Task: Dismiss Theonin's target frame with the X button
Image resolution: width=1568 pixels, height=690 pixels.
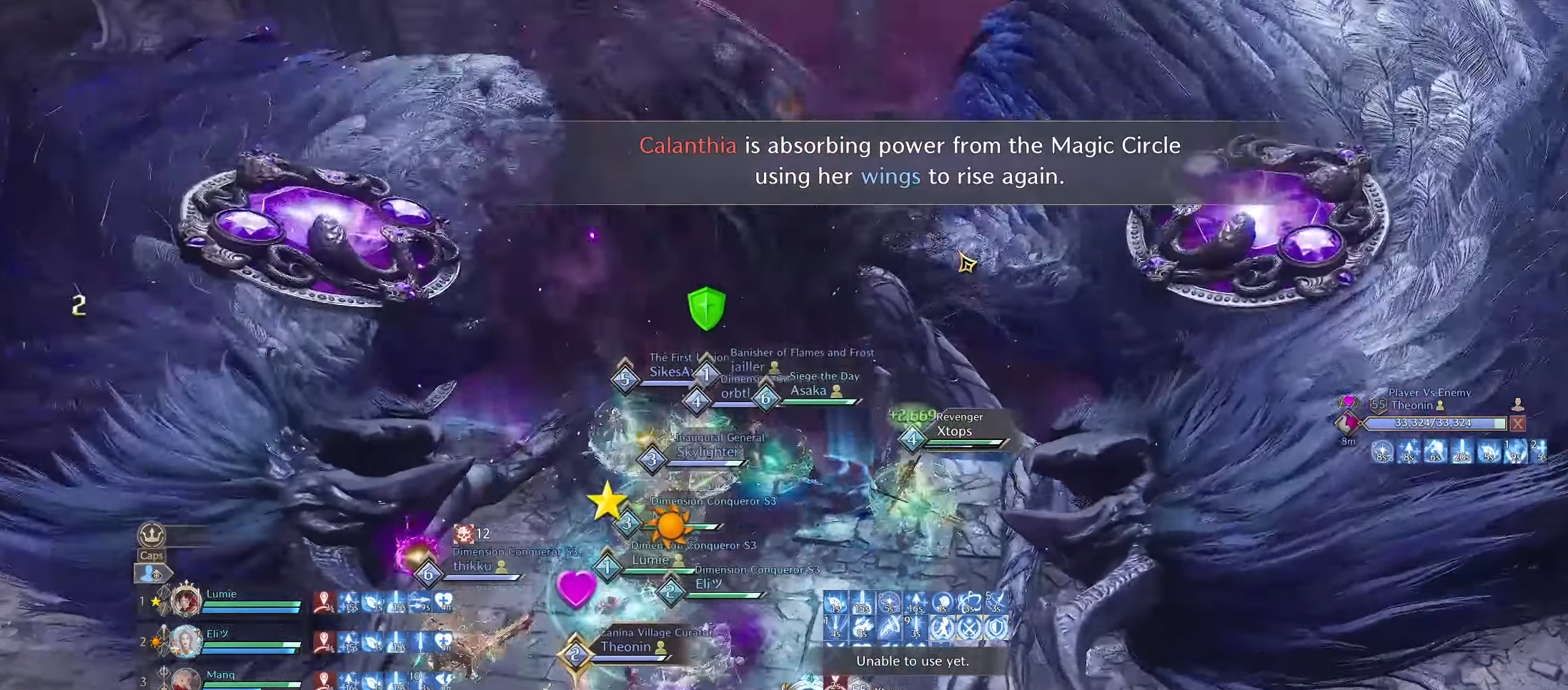Action: [1517, 424]
